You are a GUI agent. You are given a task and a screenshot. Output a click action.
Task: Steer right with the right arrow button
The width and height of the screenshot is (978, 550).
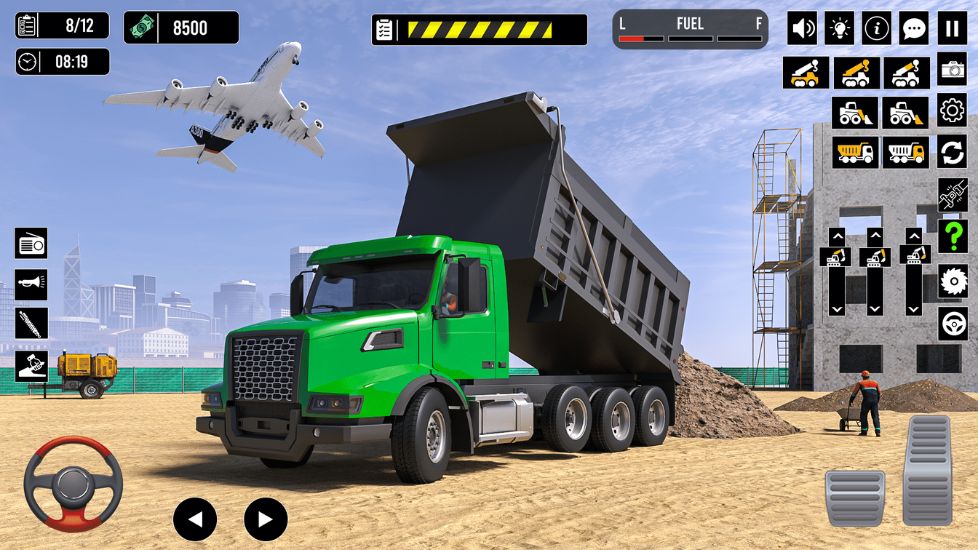tap(265, 519)
